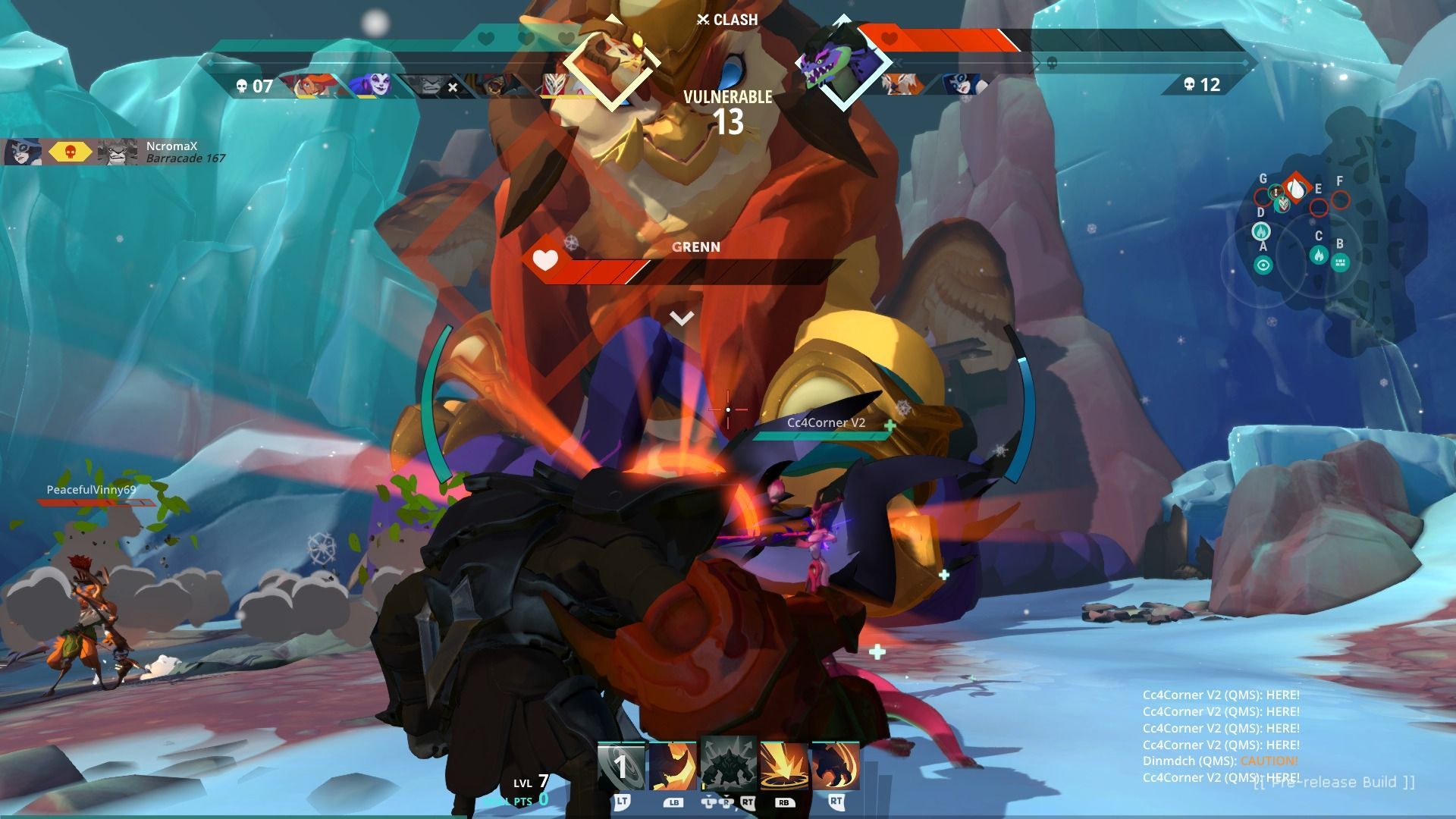Select the red diamond guardian marker on minimap
The image size is (1456, 819).
(x=1297, y=188)
